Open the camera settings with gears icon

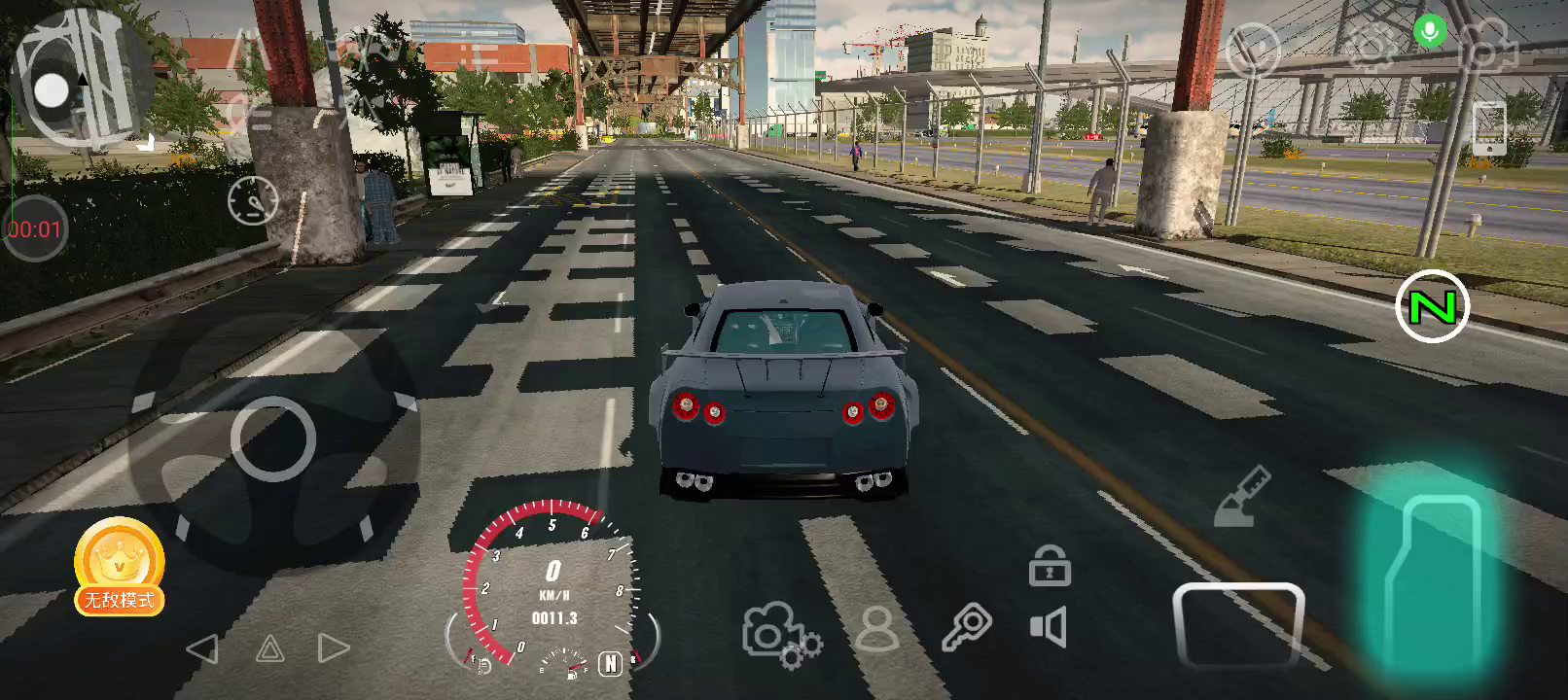(x=780, y=634)
